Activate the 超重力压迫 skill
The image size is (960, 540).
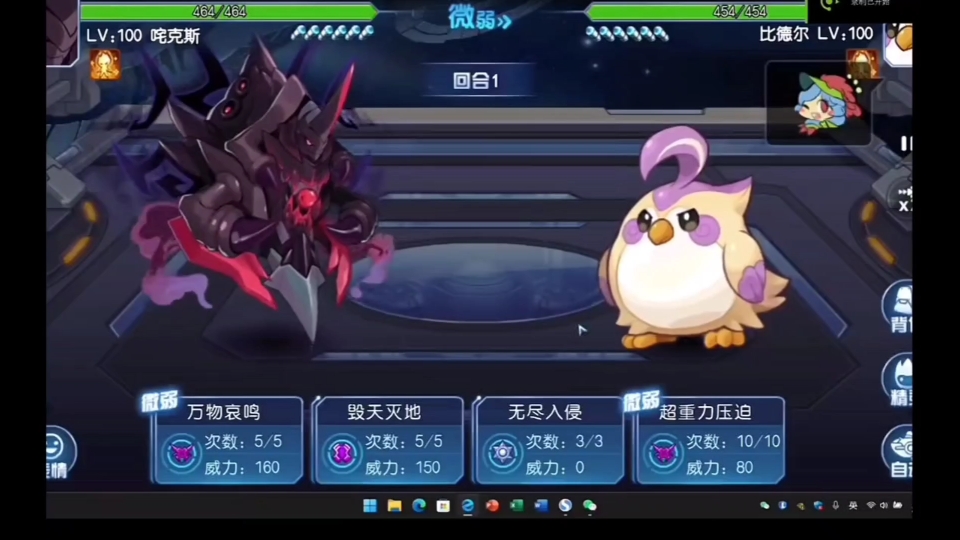709,441
